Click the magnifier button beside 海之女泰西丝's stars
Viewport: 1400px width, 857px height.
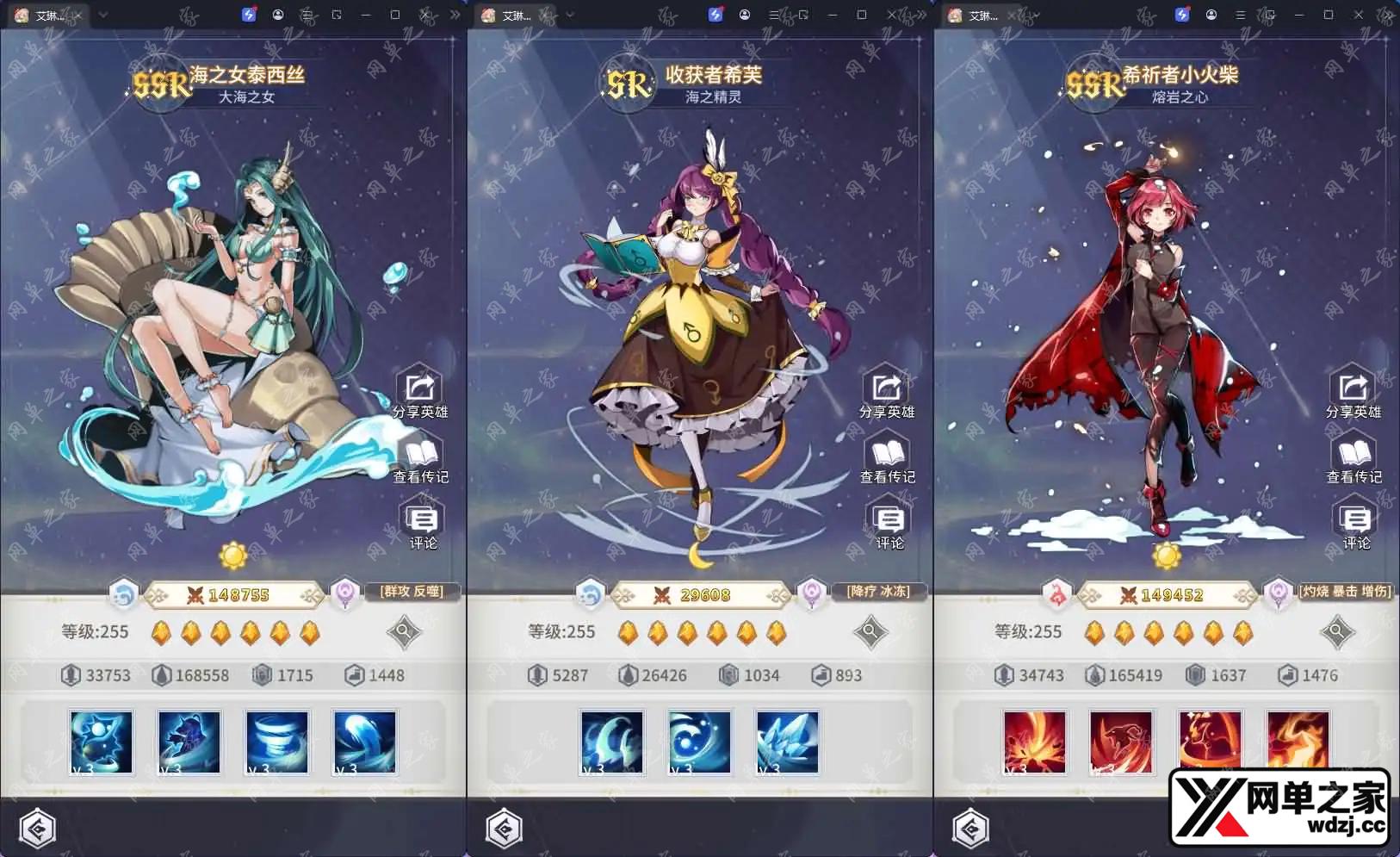(403, 632)
